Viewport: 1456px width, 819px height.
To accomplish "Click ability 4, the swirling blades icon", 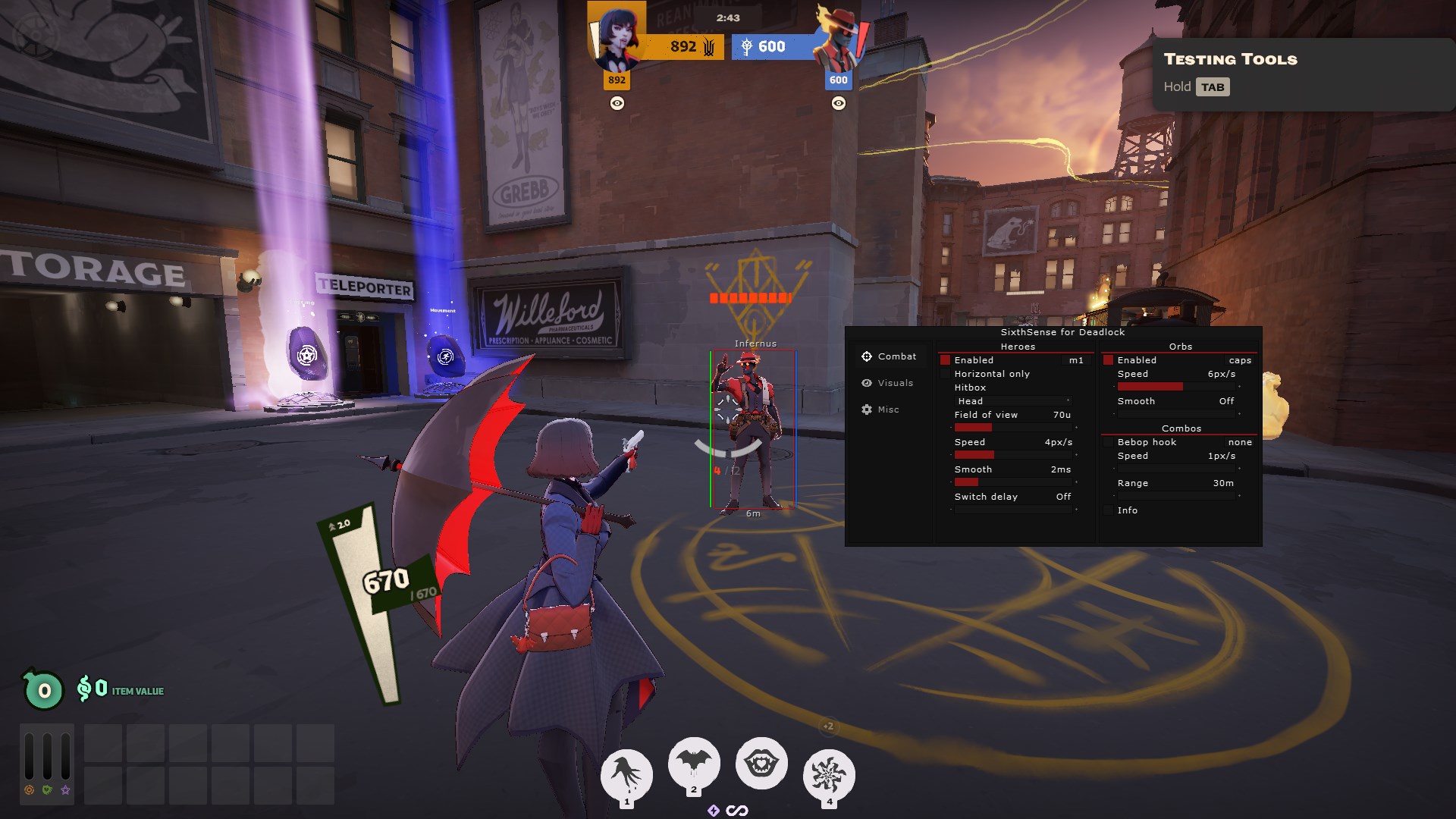I will pos(829,773).
